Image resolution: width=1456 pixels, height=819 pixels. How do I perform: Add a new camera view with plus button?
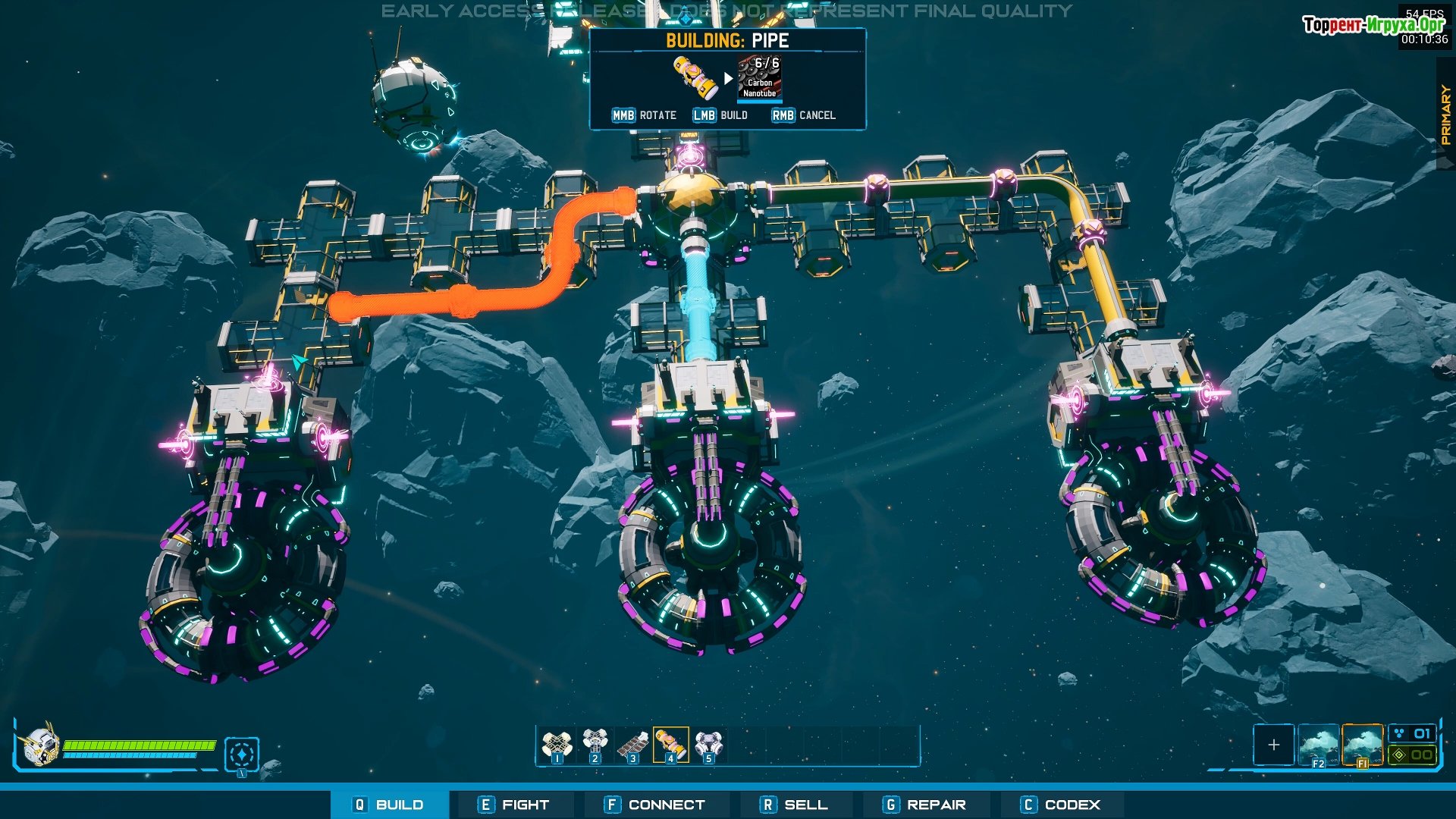coord(1274,745)
